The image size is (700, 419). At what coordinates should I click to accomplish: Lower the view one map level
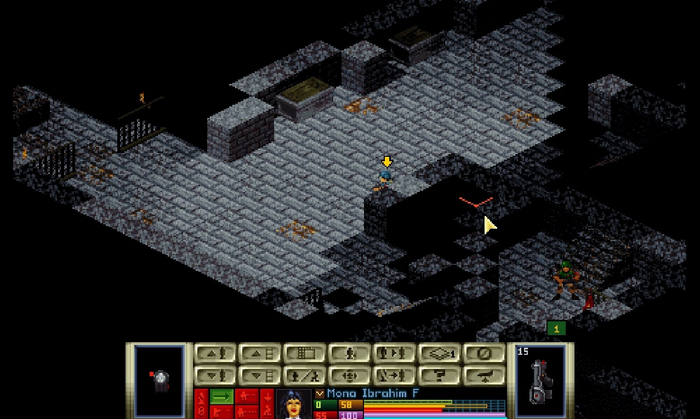(259, 375)
